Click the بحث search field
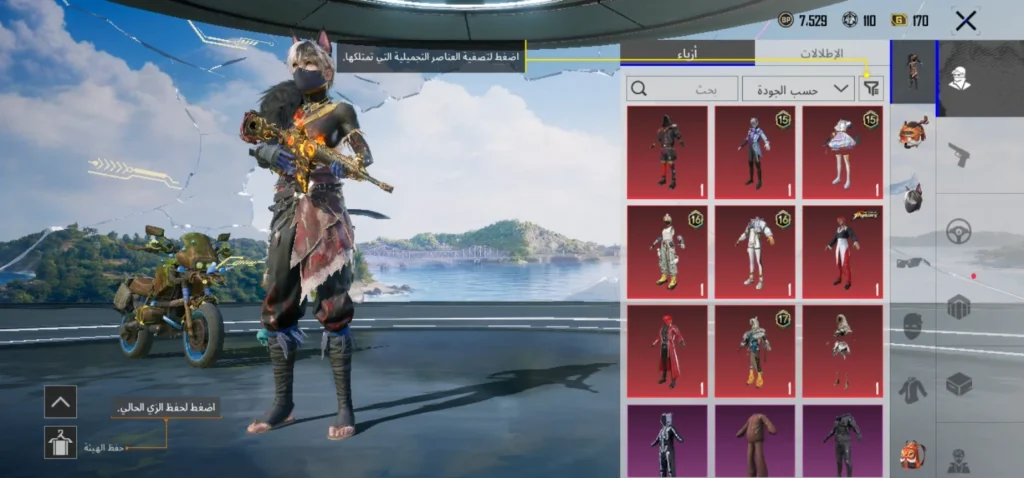The image size is (1024, 478). coord(682,88)
